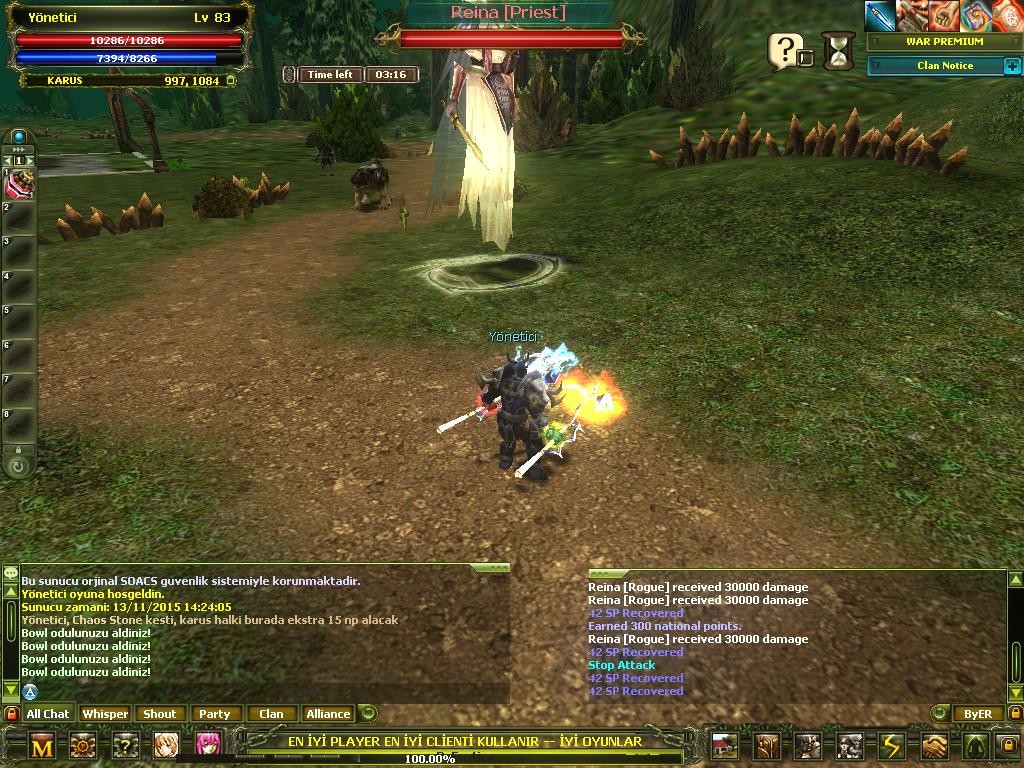Choose the Alliance chat tab
This screenshot has height=768, width=1024.
pos(328,714)
